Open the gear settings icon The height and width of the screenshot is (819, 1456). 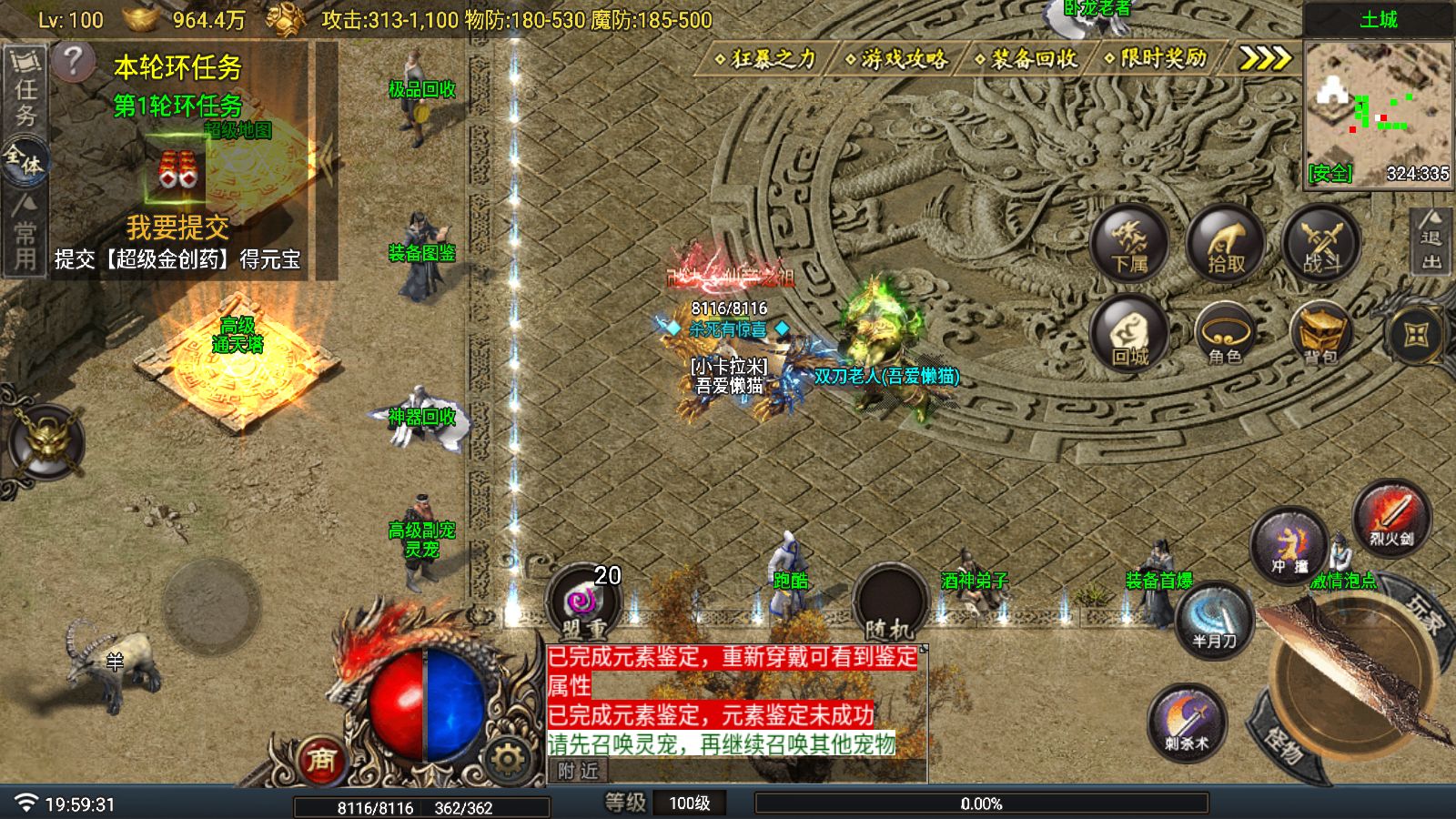point(506,757)
